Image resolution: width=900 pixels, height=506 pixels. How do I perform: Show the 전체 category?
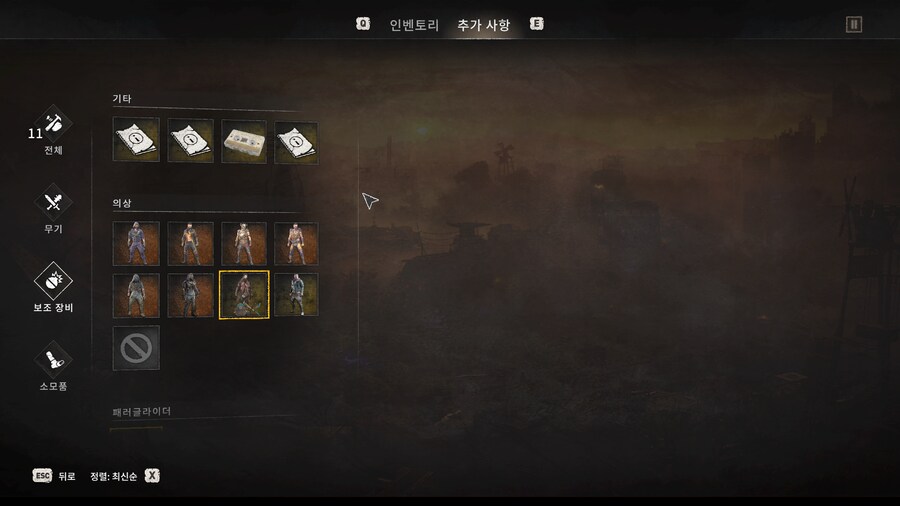click(53, 128)
